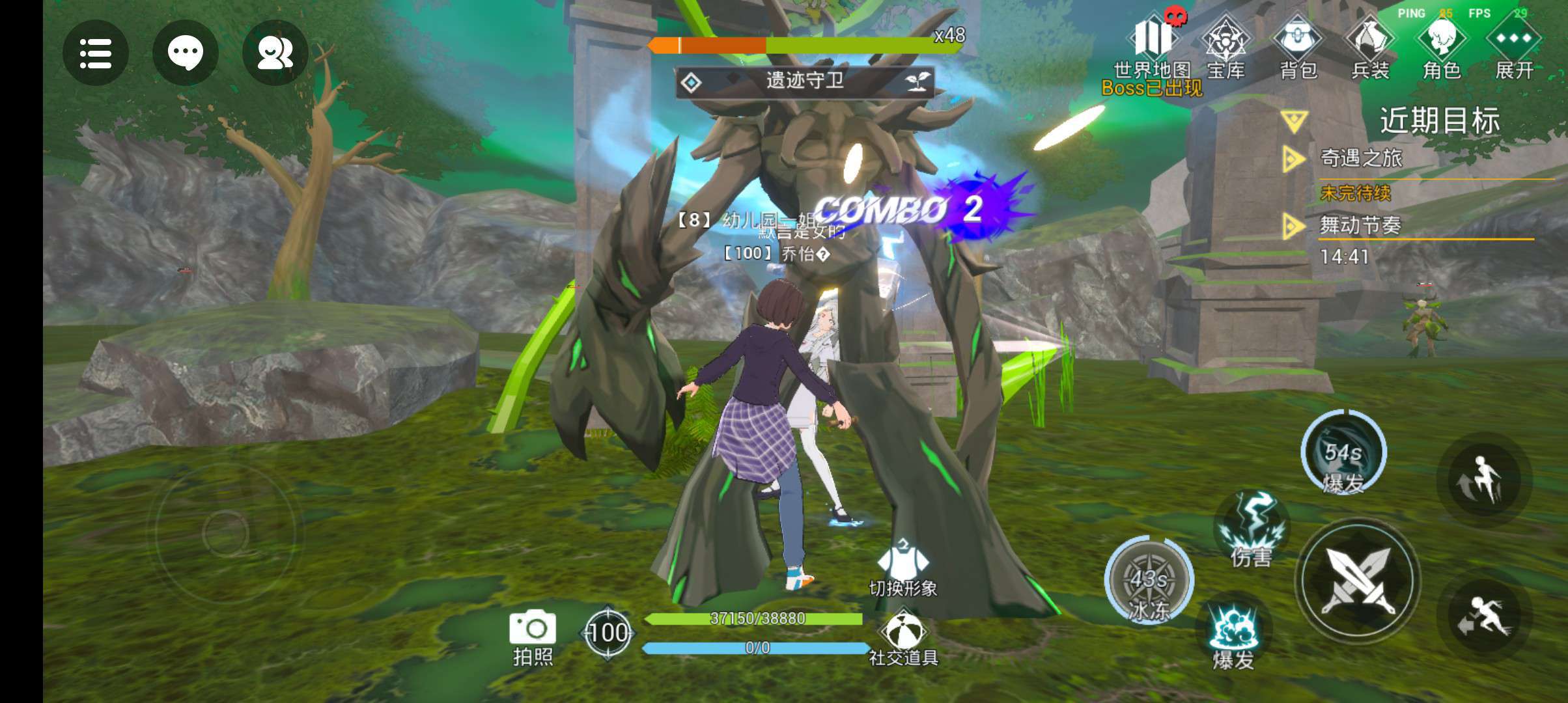Open the chat bubble icon
The image size is (1568, 703).
tap(185, 53)
